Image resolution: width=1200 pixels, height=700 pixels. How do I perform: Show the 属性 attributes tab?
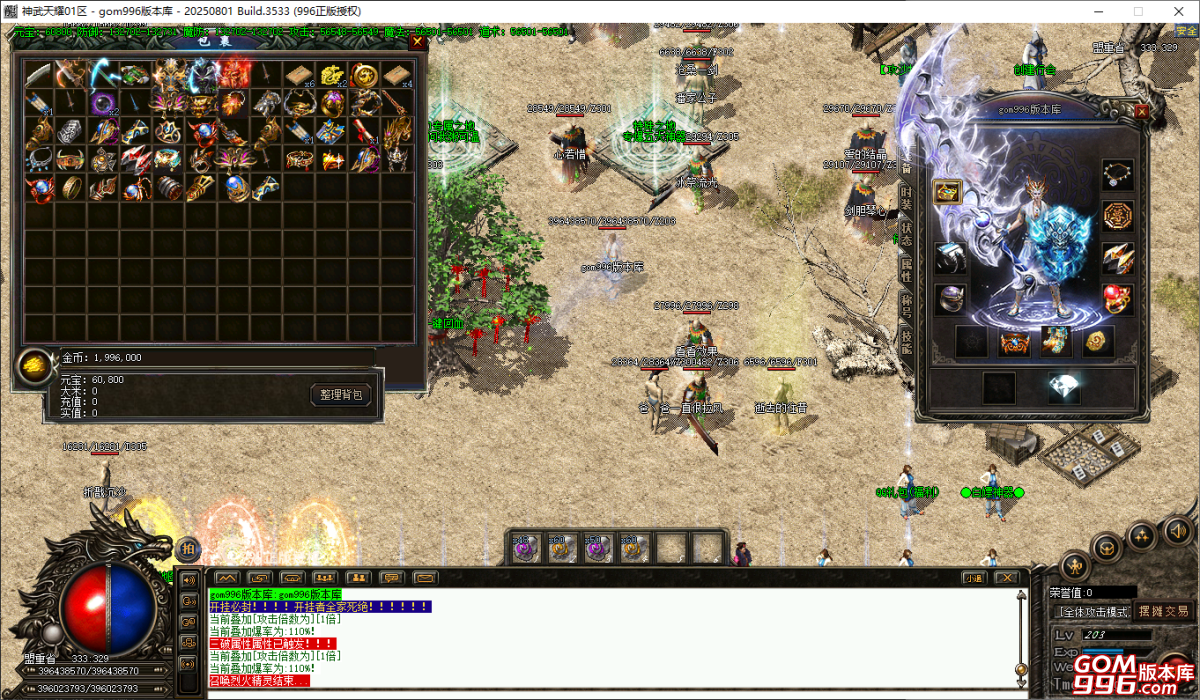[906, 270]
